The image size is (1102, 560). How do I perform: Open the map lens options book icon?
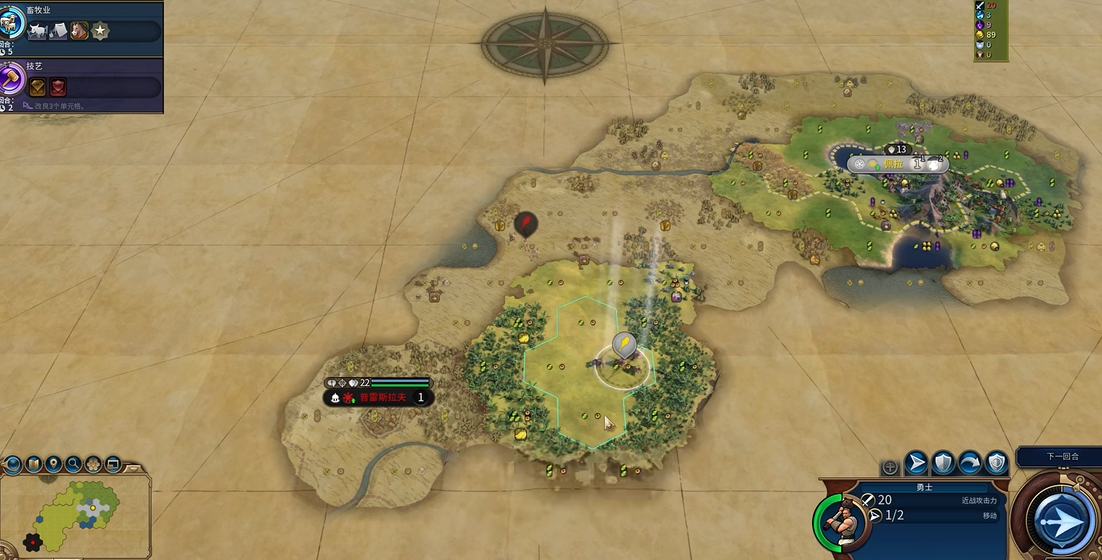33,464
